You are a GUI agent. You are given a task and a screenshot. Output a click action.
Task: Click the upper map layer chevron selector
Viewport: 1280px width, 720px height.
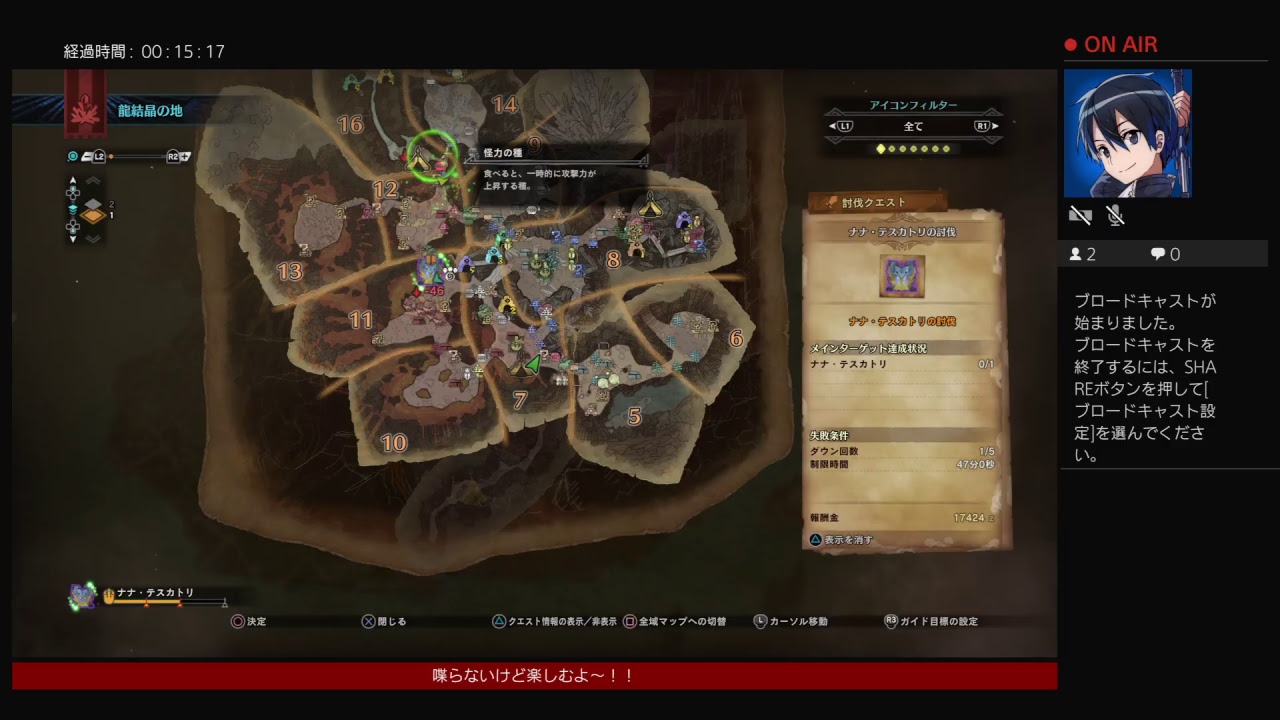[x=93, y=181]
